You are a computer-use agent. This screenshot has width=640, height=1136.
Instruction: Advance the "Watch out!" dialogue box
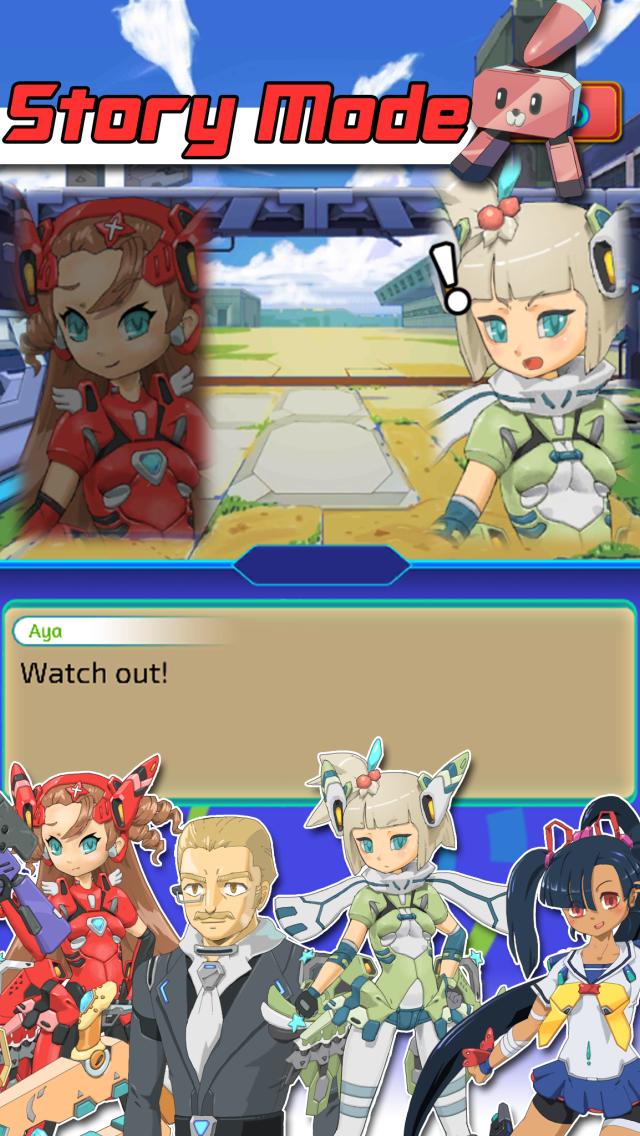[x=320, y=700]
